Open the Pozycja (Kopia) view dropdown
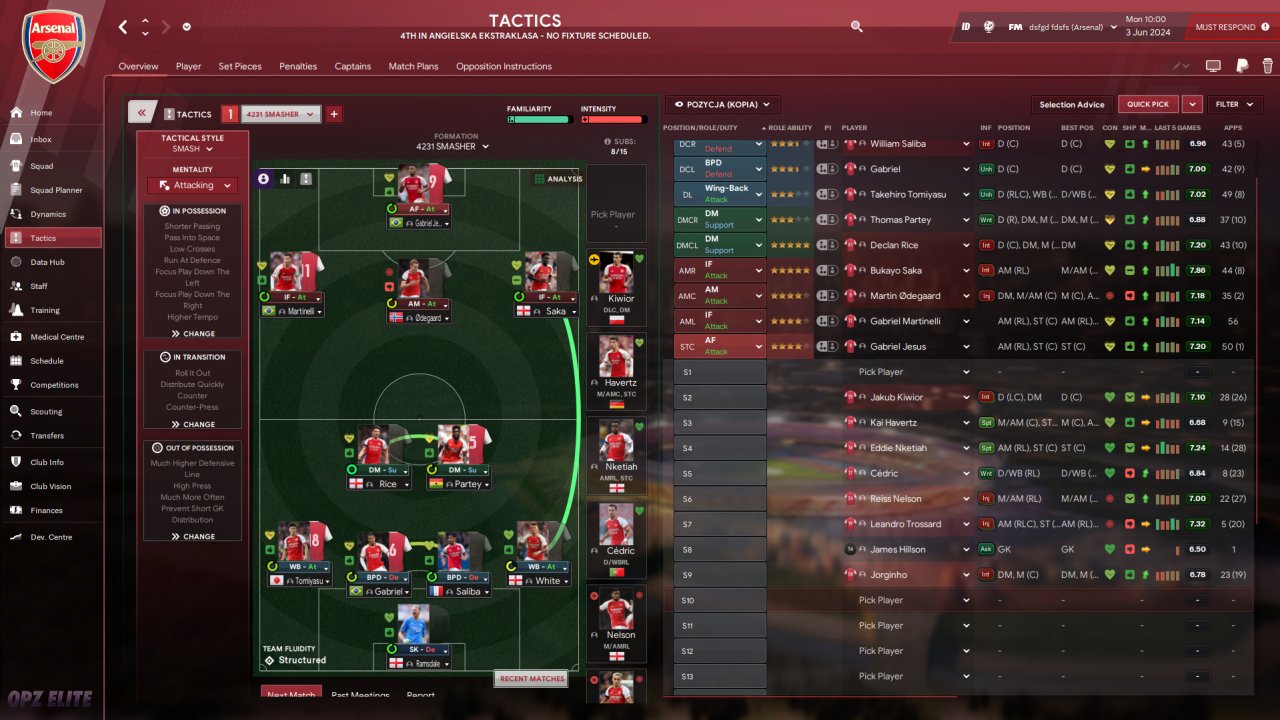Viewport: 1280px width, 720px height. (x=723, y=104)
